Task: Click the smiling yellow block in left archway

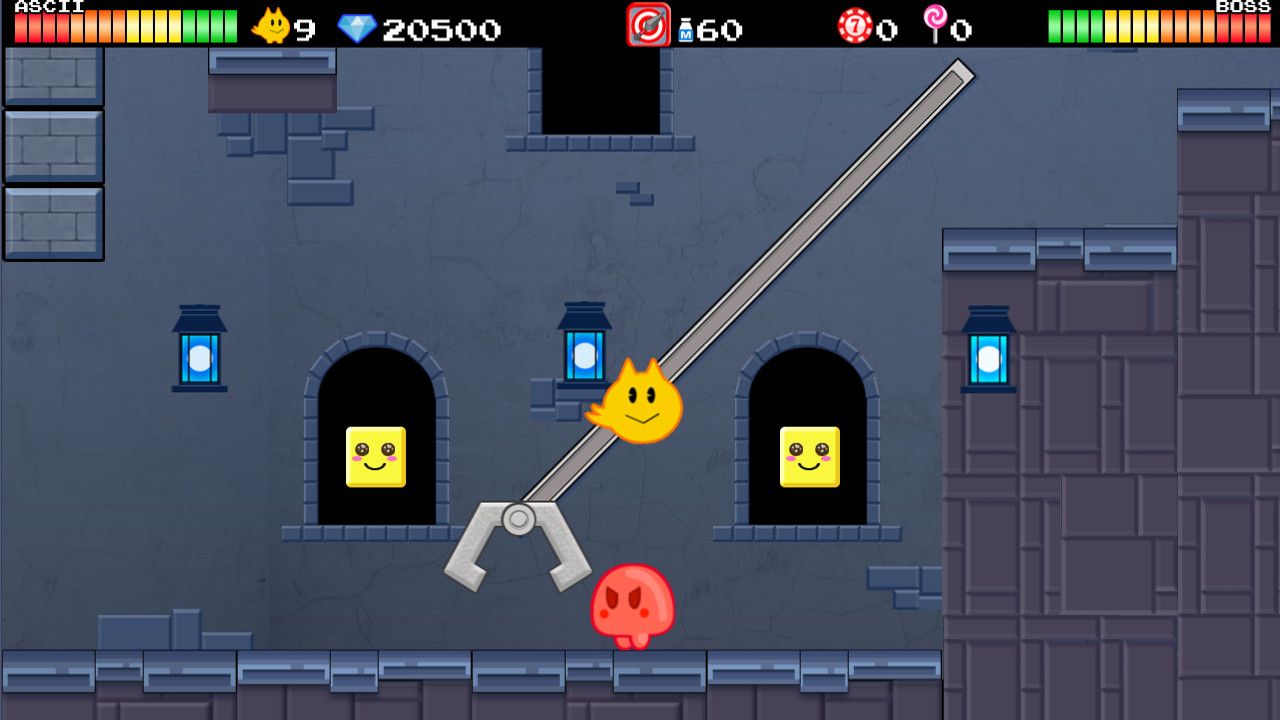Action: tap(378, 458)
